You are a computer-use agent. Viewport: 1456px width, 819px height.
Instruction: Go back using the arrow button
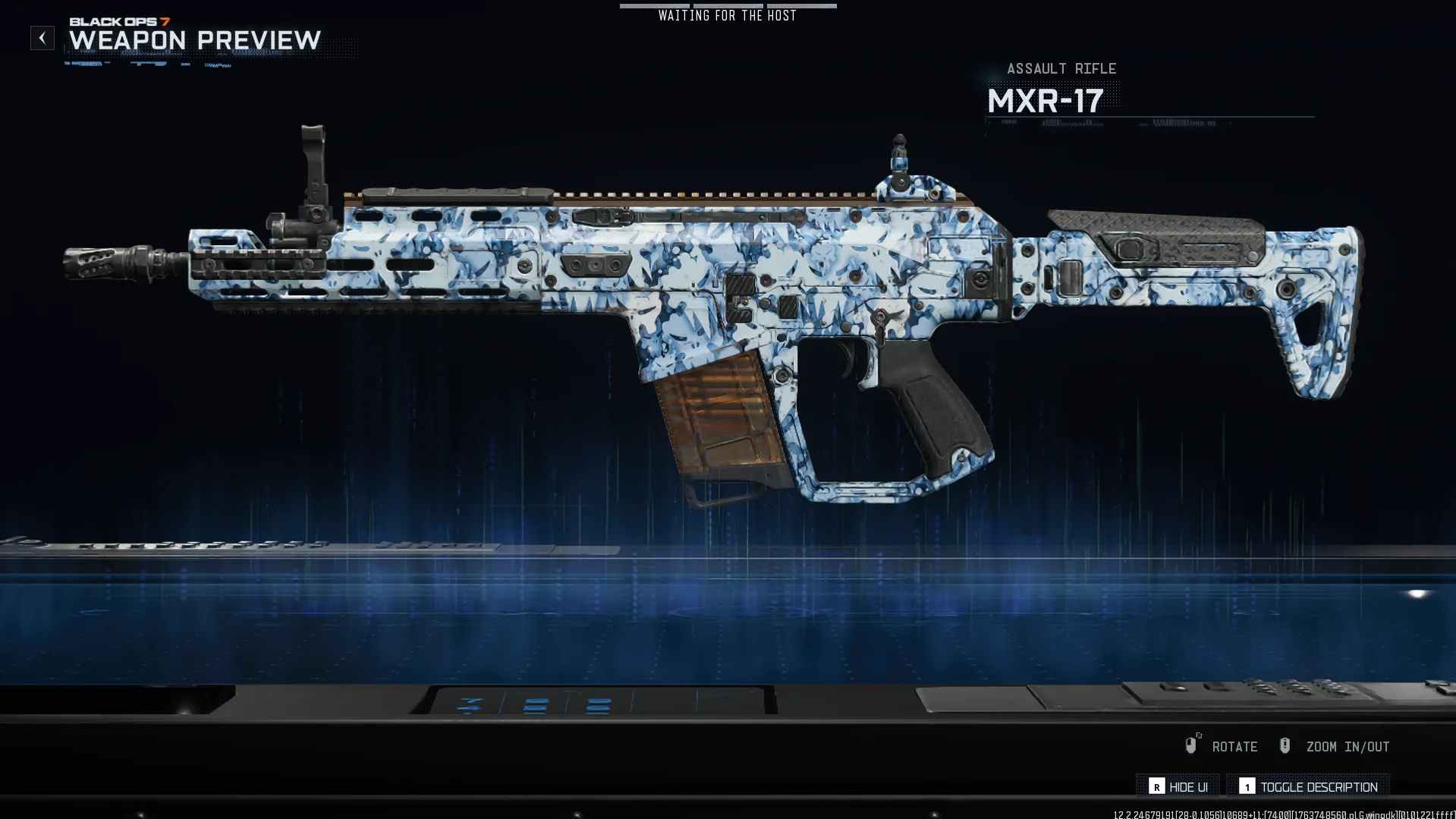(x=42, y=38)
